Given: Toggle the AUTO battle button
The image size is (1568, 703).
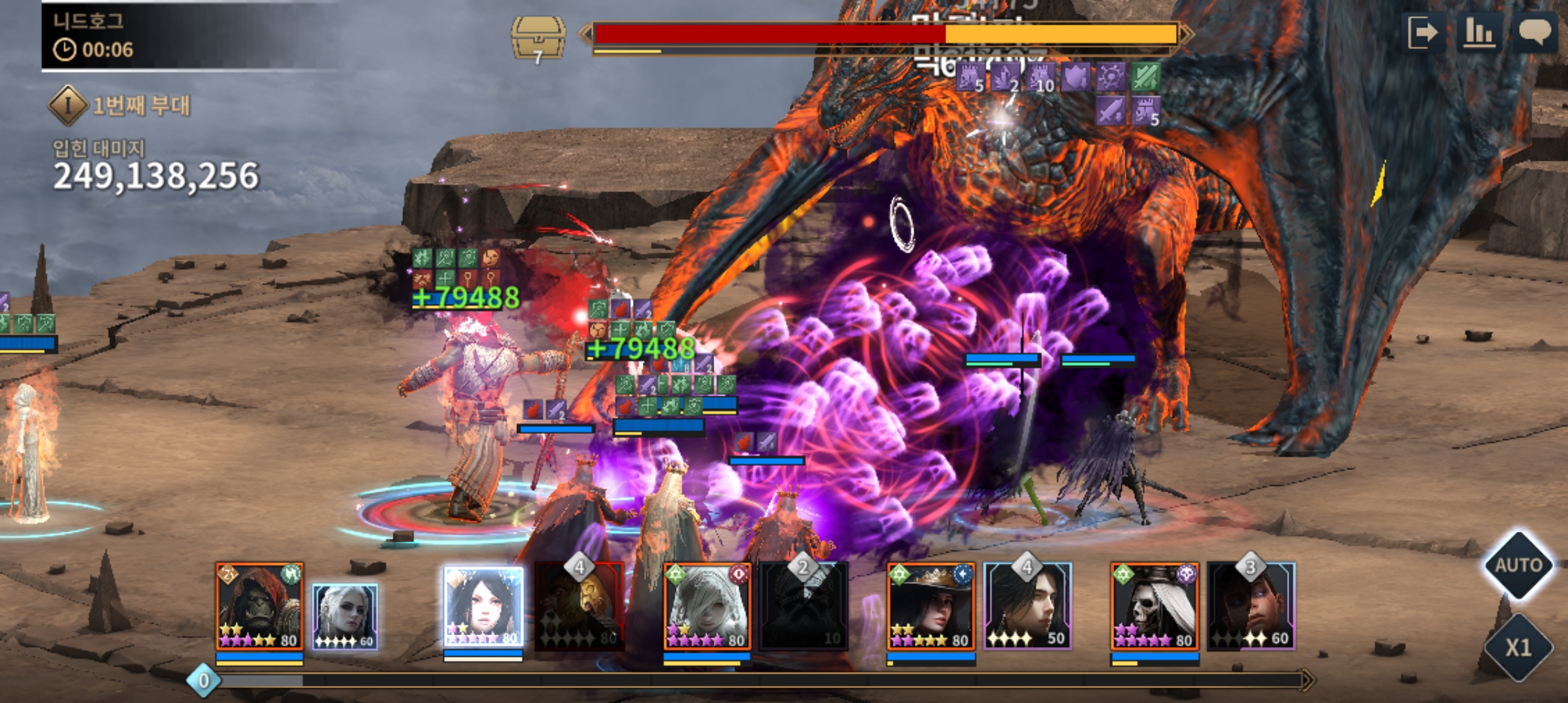Looking at the screenshot, I should coord(1518,565).
